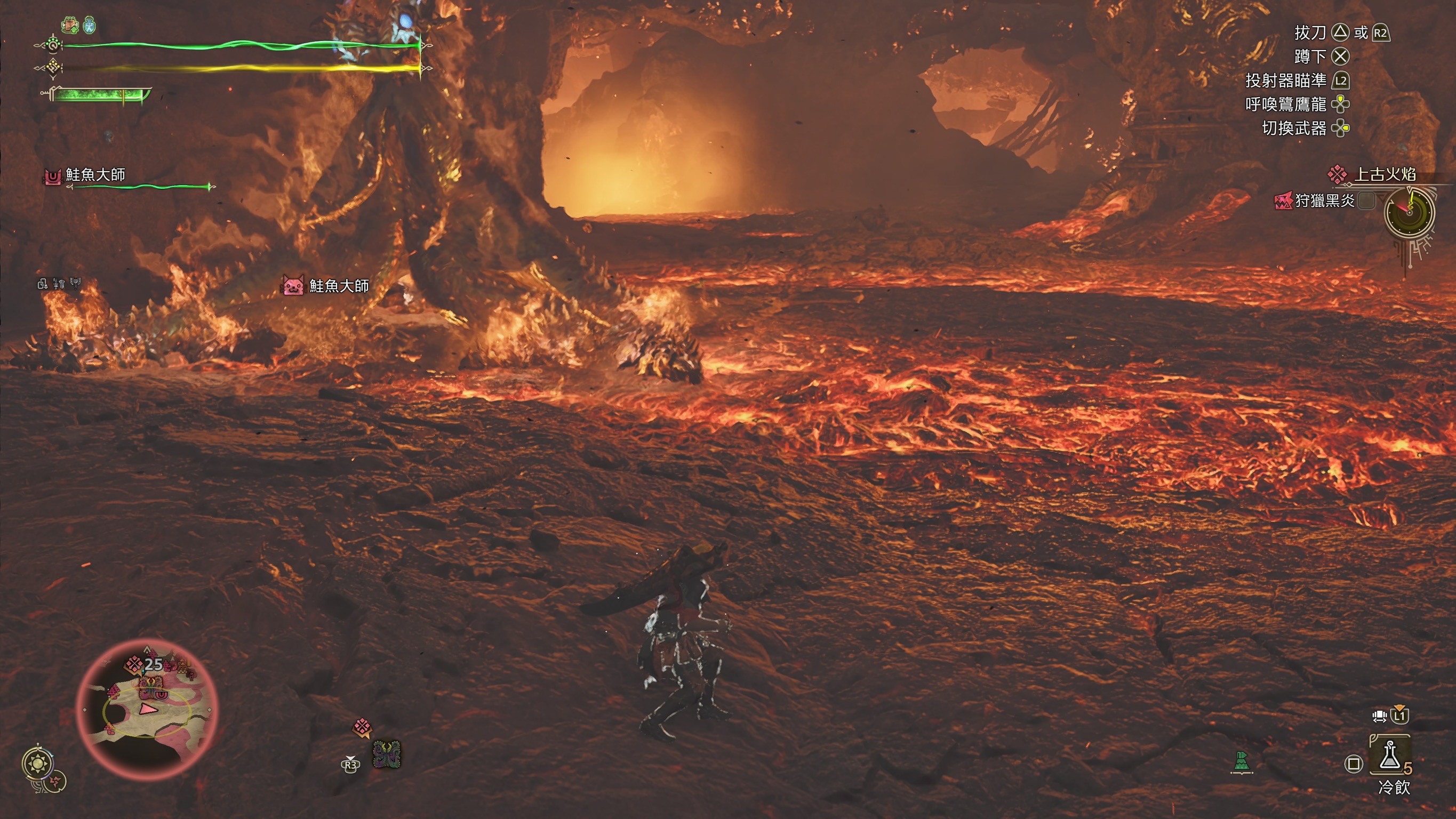The width and height of the screenshot is (1456, 819).
Task: Open the circular minimap
Action: tap(147, 709)
